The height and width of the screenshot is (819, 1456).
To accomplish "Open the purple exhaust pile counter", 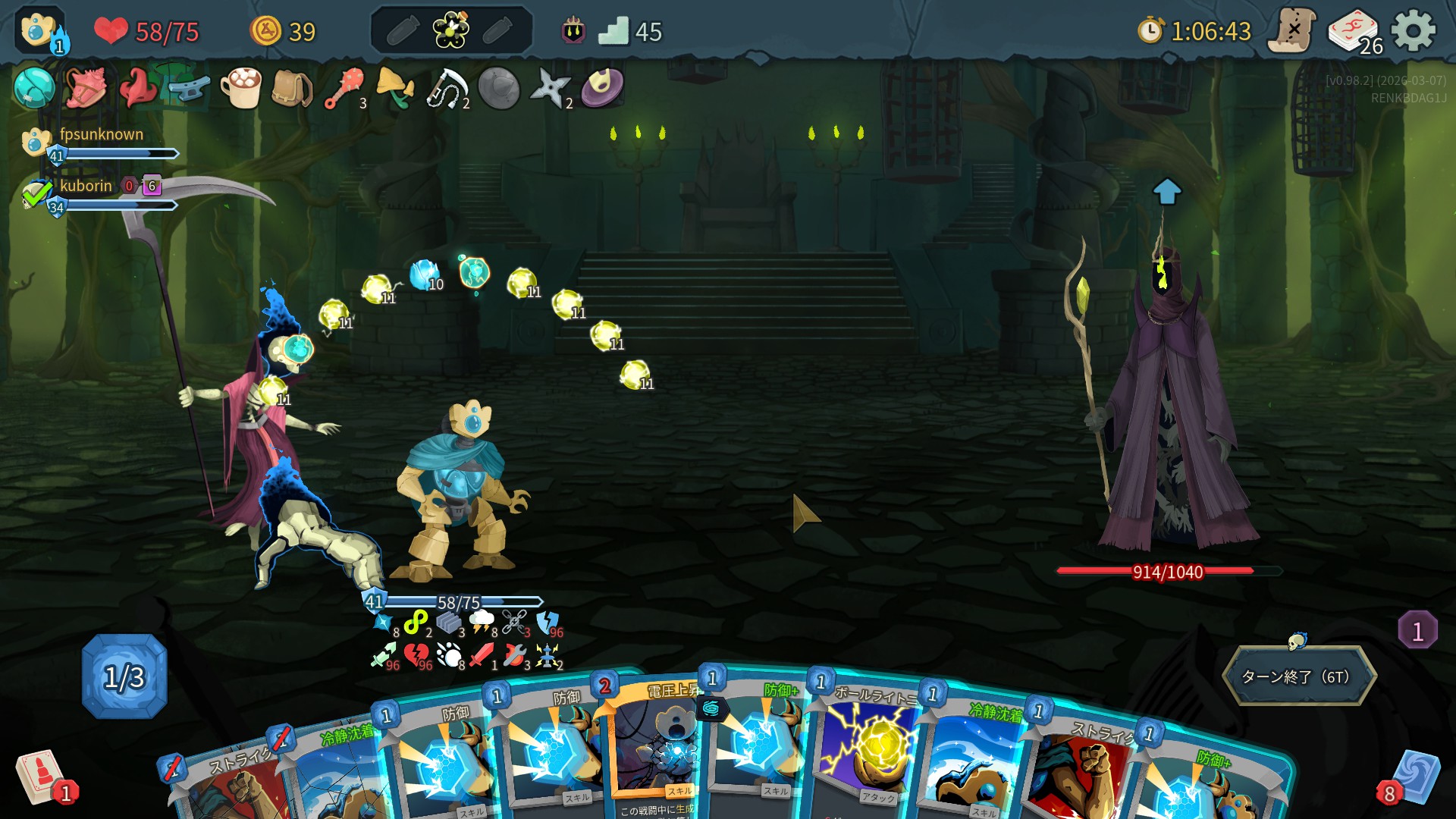I will (1417, 630).
